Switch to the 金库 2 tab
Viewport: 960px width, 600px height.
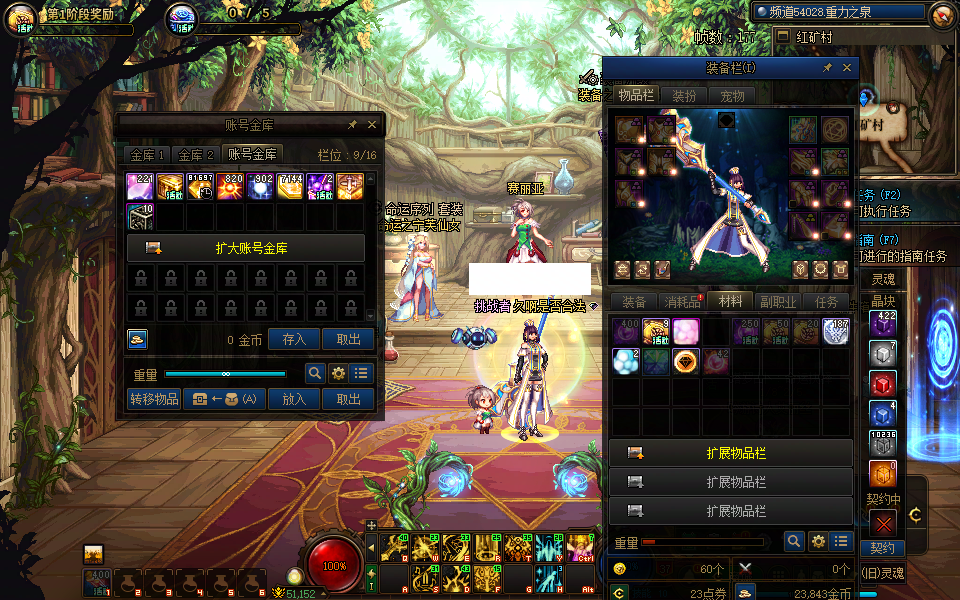point(197,155)
